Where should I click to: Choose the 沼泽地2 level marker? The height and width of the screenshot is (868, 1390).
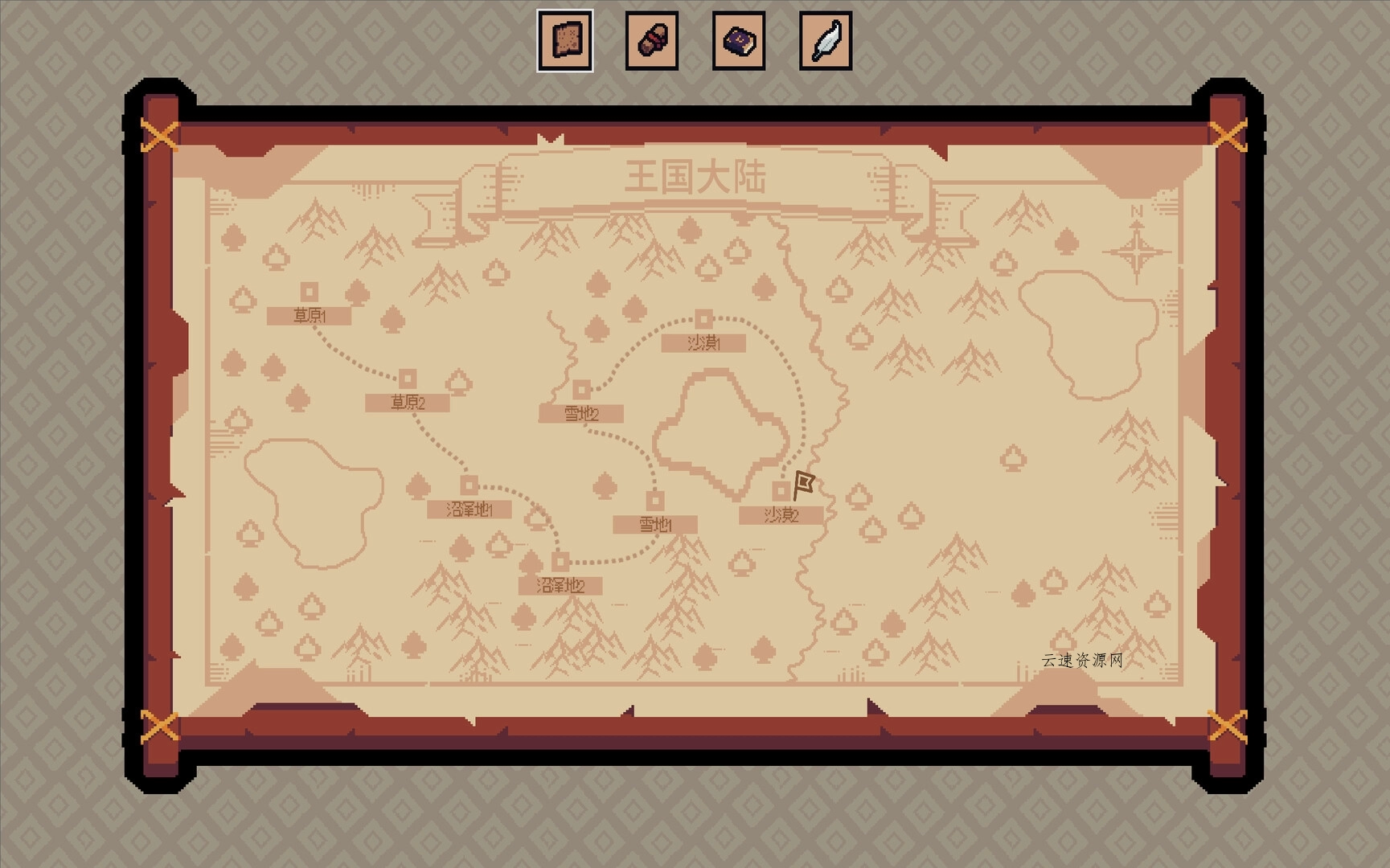coord(560,561)
